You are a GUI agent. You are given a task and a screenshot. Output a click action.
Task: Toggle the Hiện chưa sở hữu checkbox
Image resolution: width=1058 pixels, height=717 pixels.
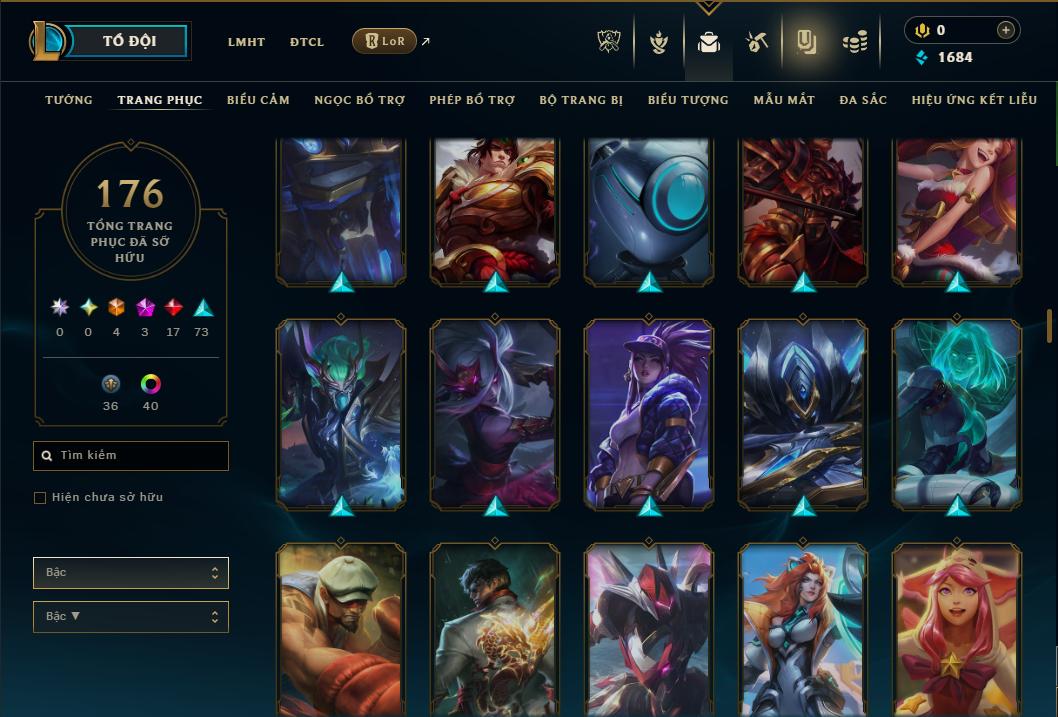(x=40, y=498)
